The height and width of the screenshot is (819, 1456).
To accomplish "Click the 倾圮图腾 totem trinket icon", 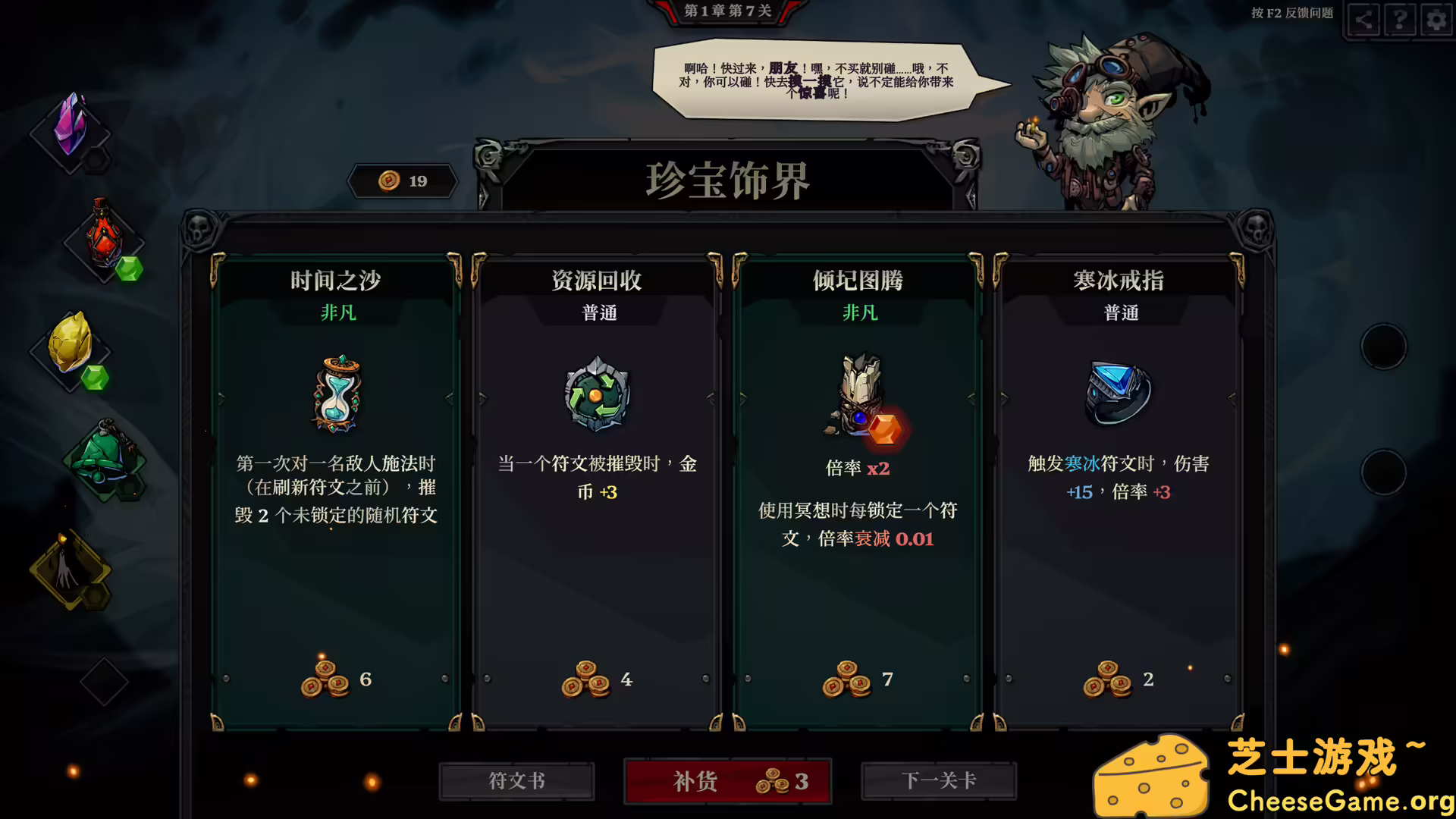I will point(858,394).
